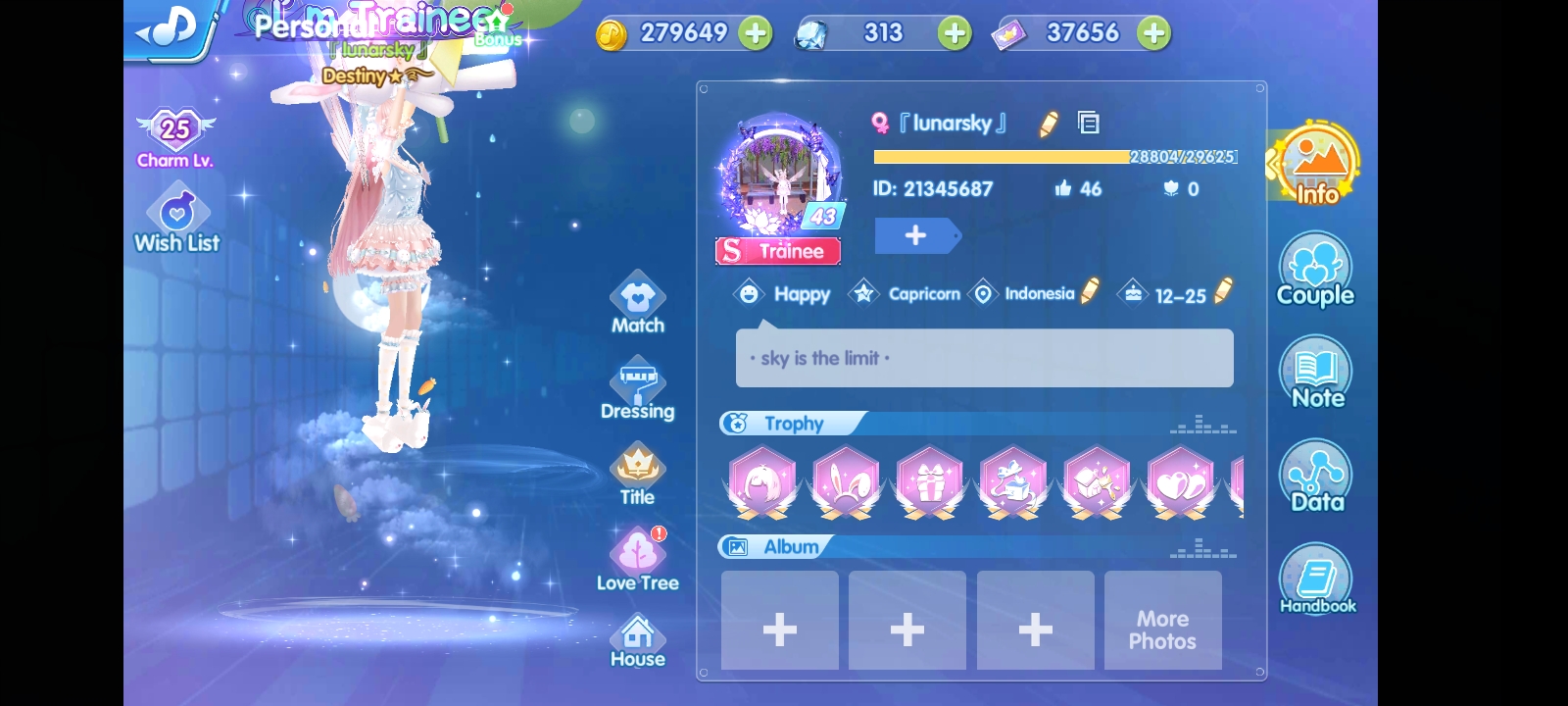The width and height of the screenshot is (1568, 706).
Task: Open the Wish List
Action: tap(177, 223)
